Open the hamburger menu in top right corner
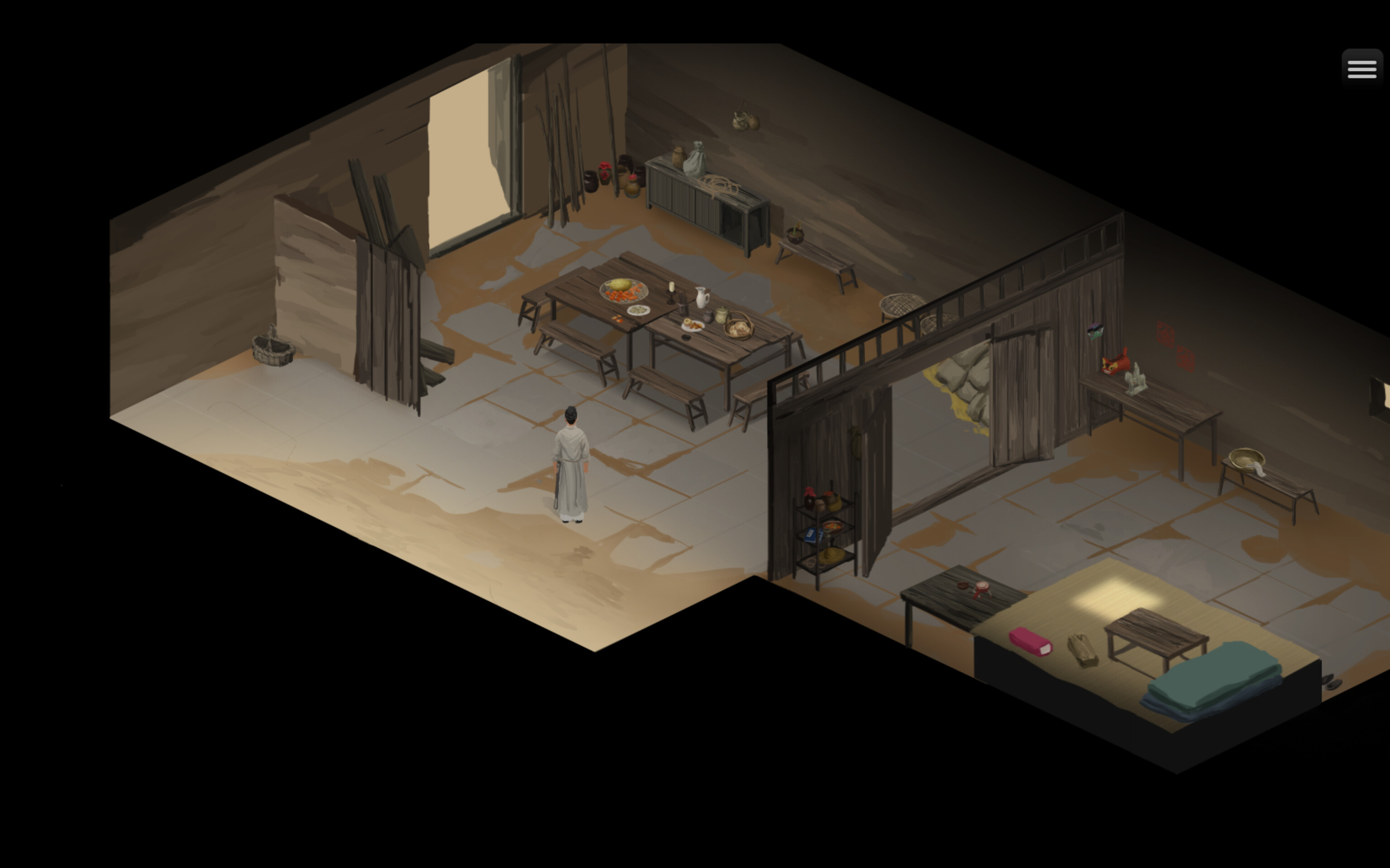This screenshot has height=868, width=1390. pos(1361,68)
